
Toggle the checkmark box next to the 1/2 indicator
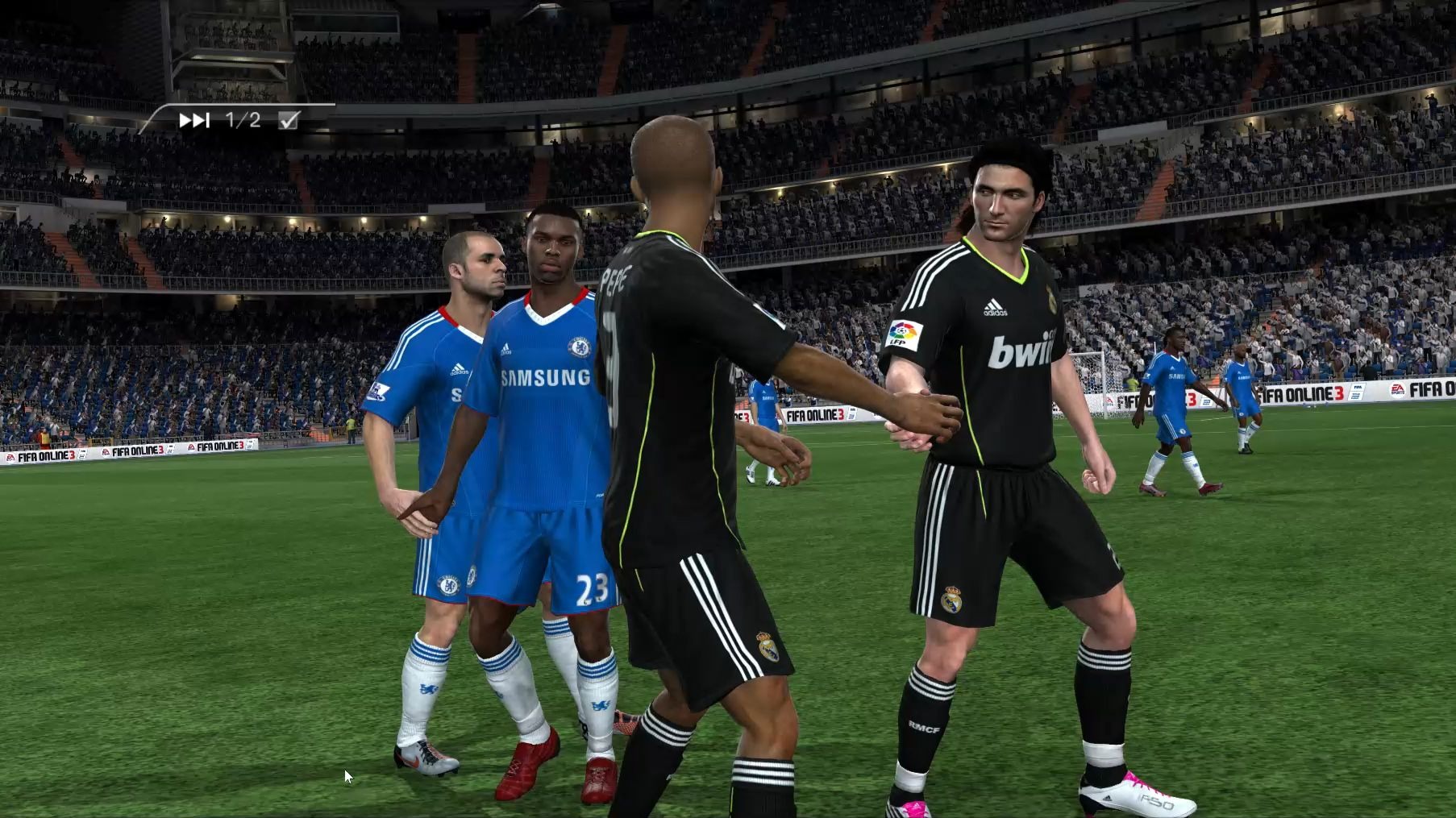[287, 121]
